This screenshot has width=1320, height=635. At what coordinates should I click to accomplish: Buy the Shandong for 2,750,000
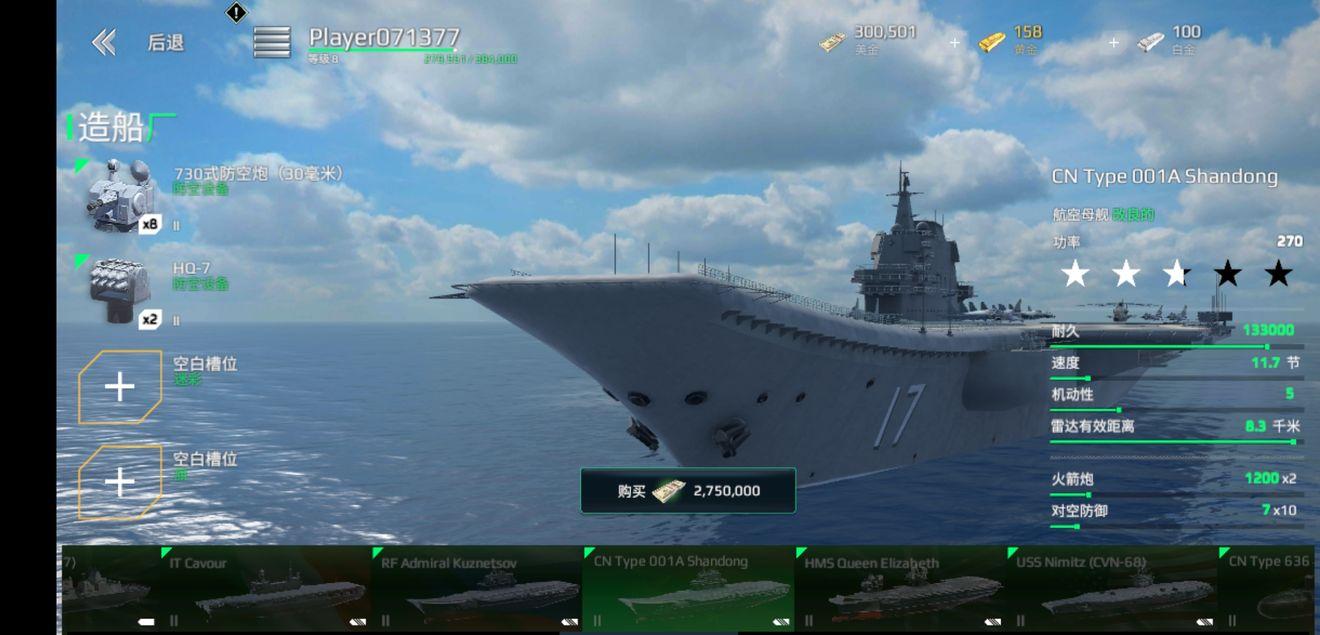click(688, 491)
